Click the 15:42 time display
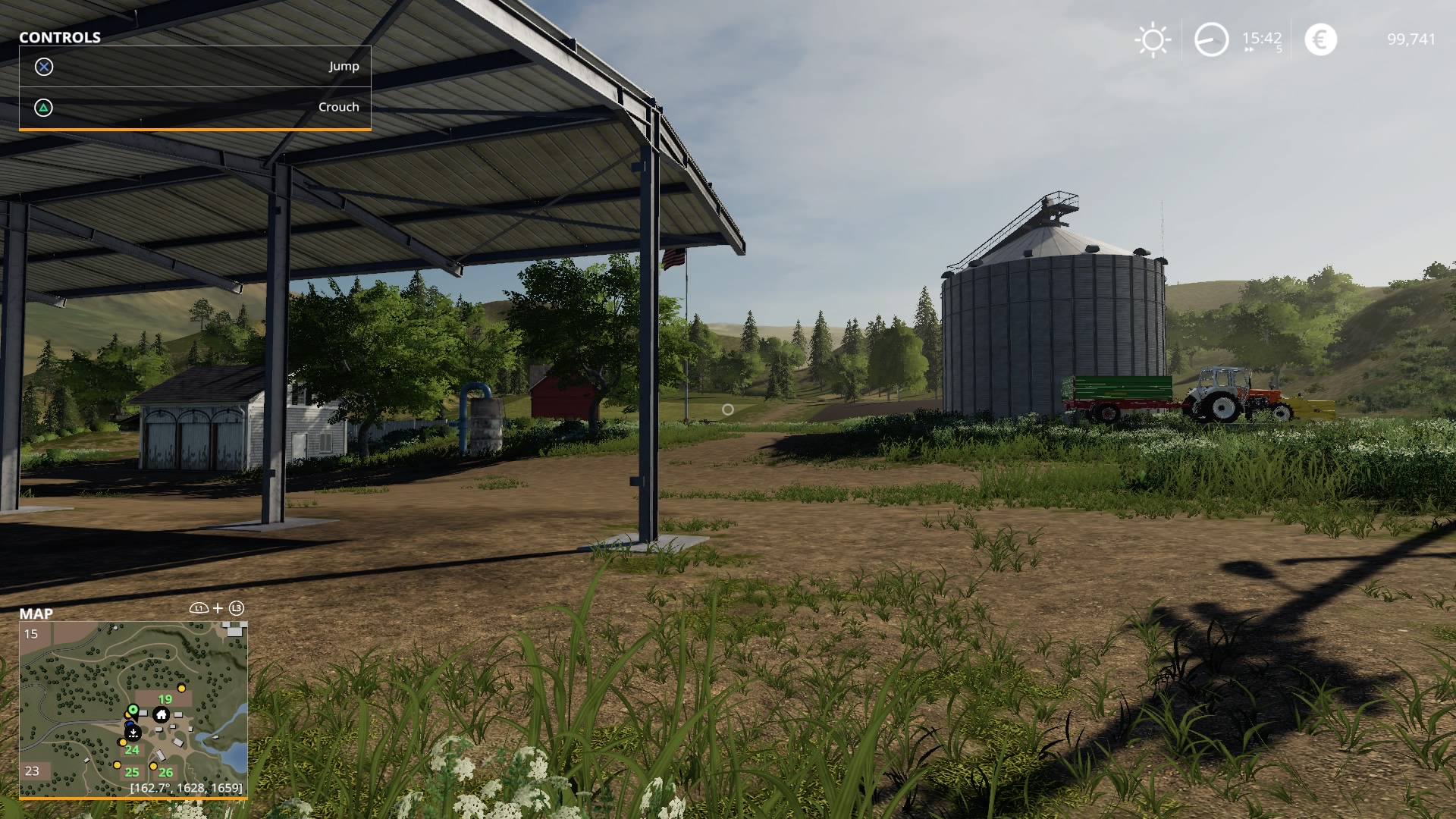This screenshot has height=819, width=1456. click(1261, 39)
